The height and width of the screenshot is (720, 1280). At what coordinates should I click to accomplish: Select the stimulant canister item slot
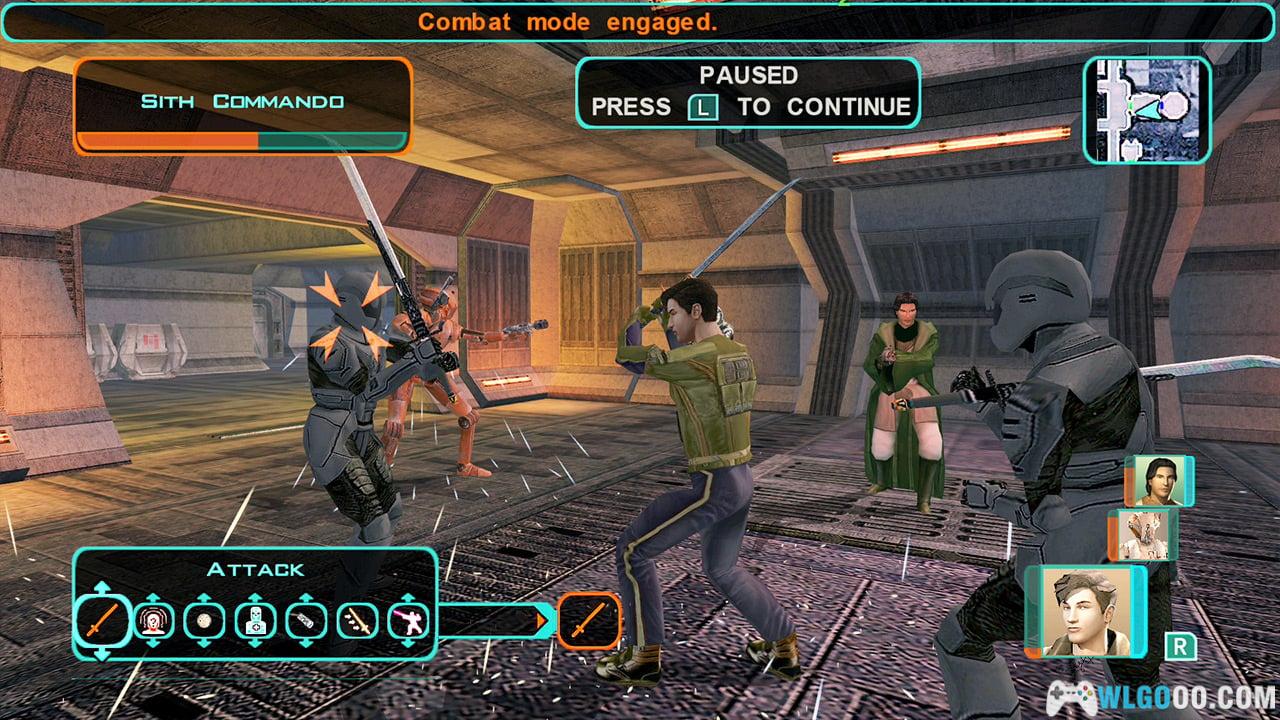click(306, 621)
